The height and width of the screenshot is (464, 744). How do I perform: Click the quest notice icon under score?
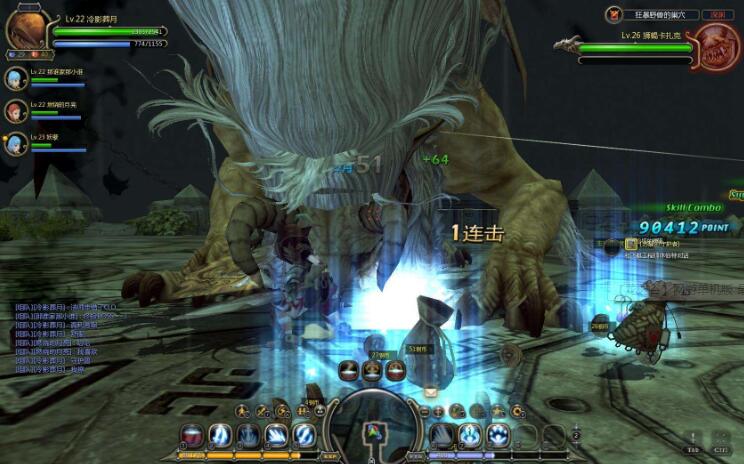631,243
